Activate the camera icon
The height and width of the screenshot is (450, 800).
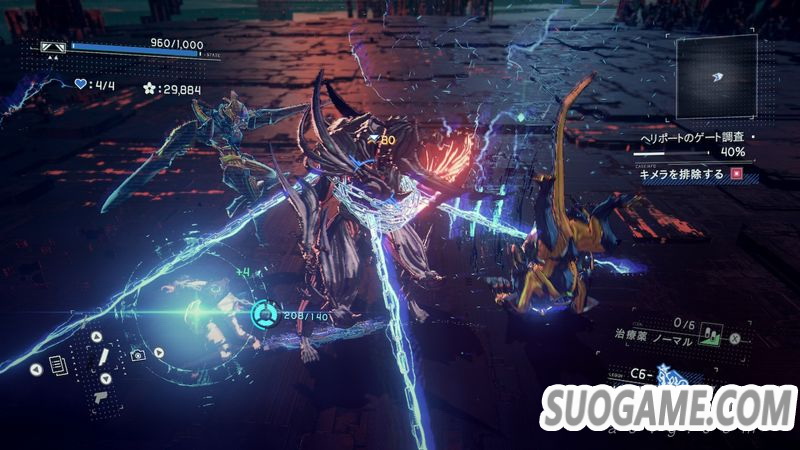[x=139, y=354]
